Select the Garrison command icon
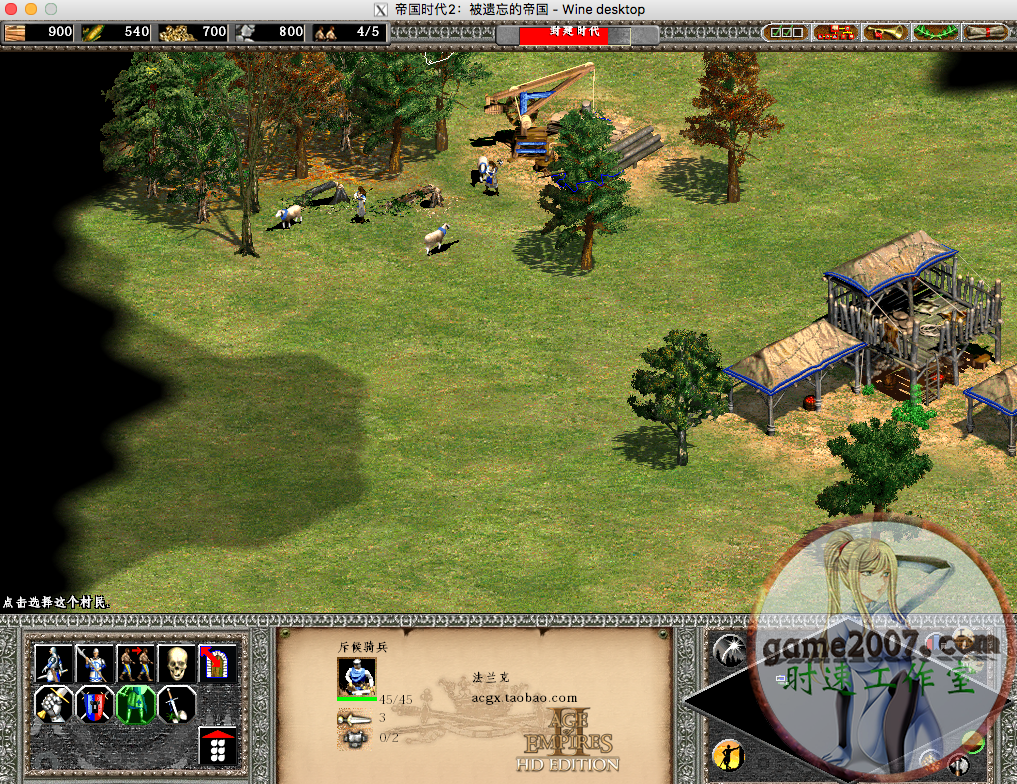The width and height of the screenshot is (1017, 784). click(x=218, y=663)
